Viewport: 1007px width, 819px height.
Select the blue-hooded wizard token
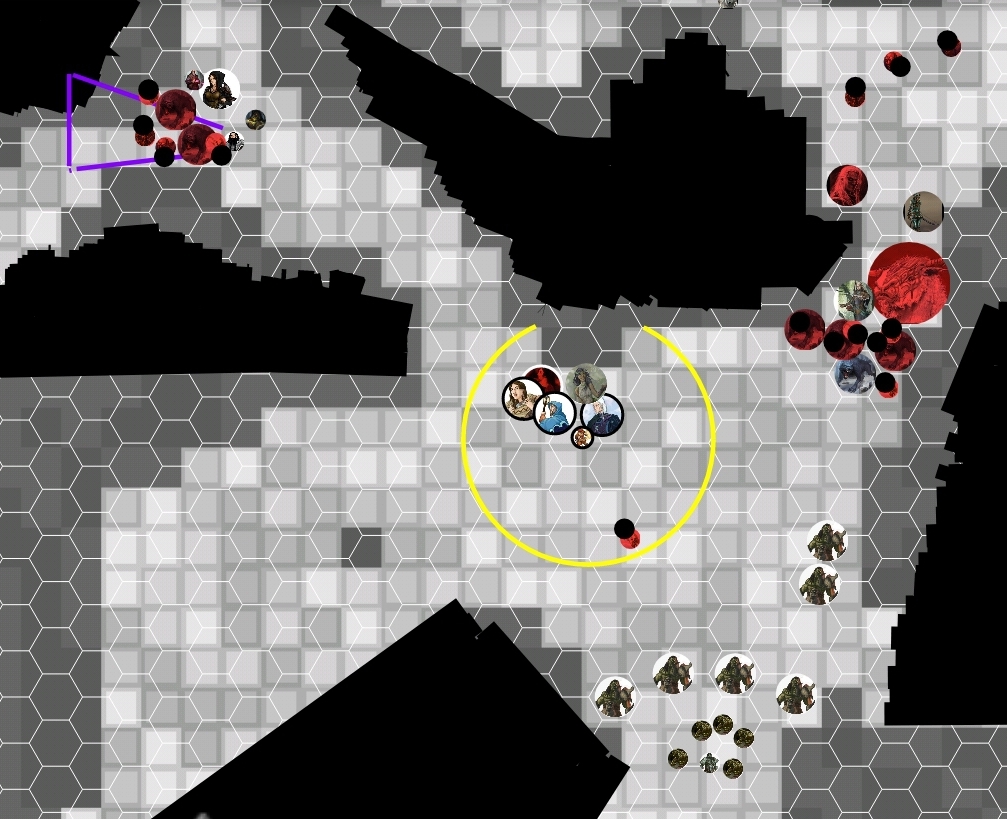coord(554,413)
